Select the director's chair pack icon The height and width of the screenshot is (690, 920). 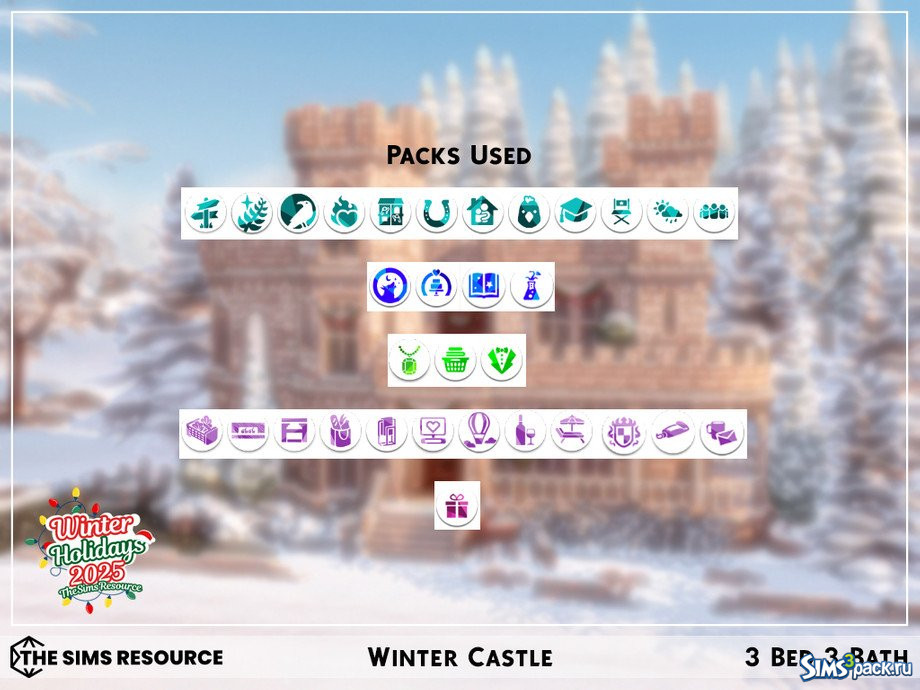[x=621, y=214]
